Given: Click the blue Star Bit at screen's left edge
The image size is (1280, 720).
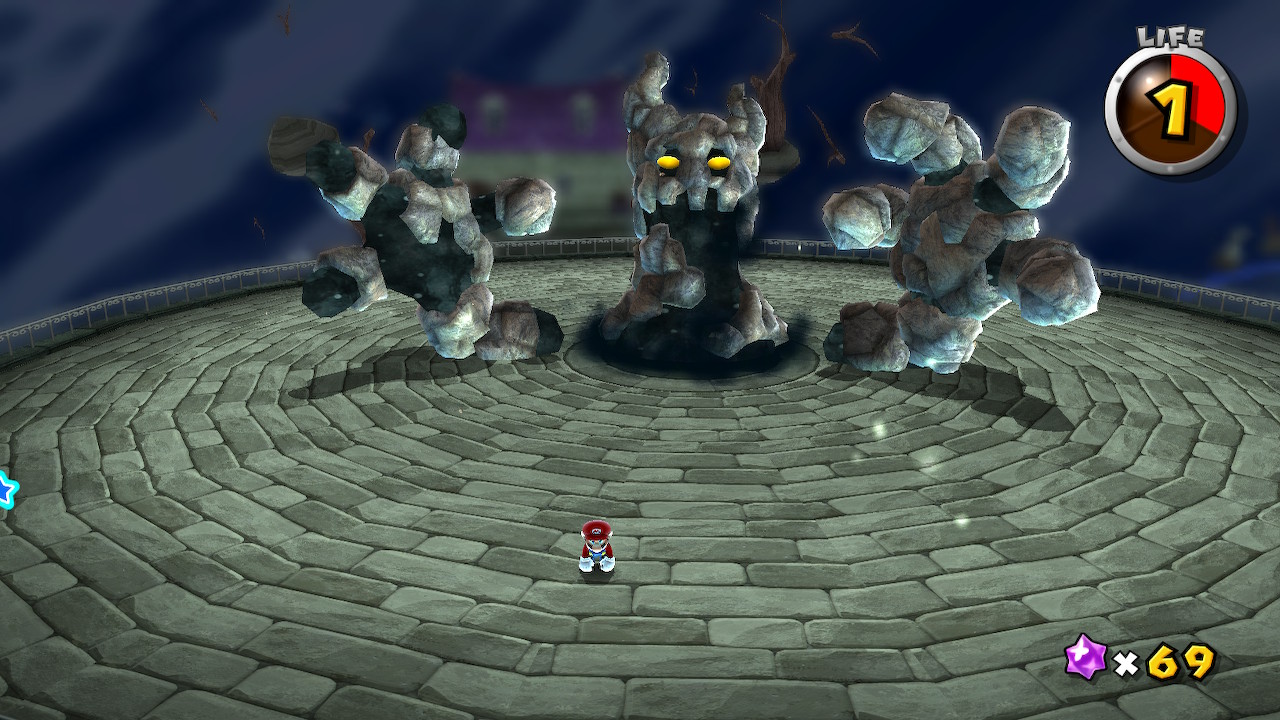Looking at the screenshot, I should pyautogui.click(x=6, y=487).
